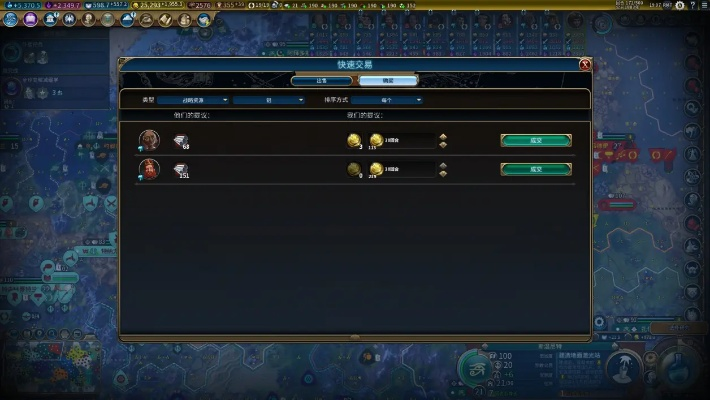This screenshot has height=400, width=710.
Task: Click 成交 for the 68-resource offer
Action: (x=536, y=140)
